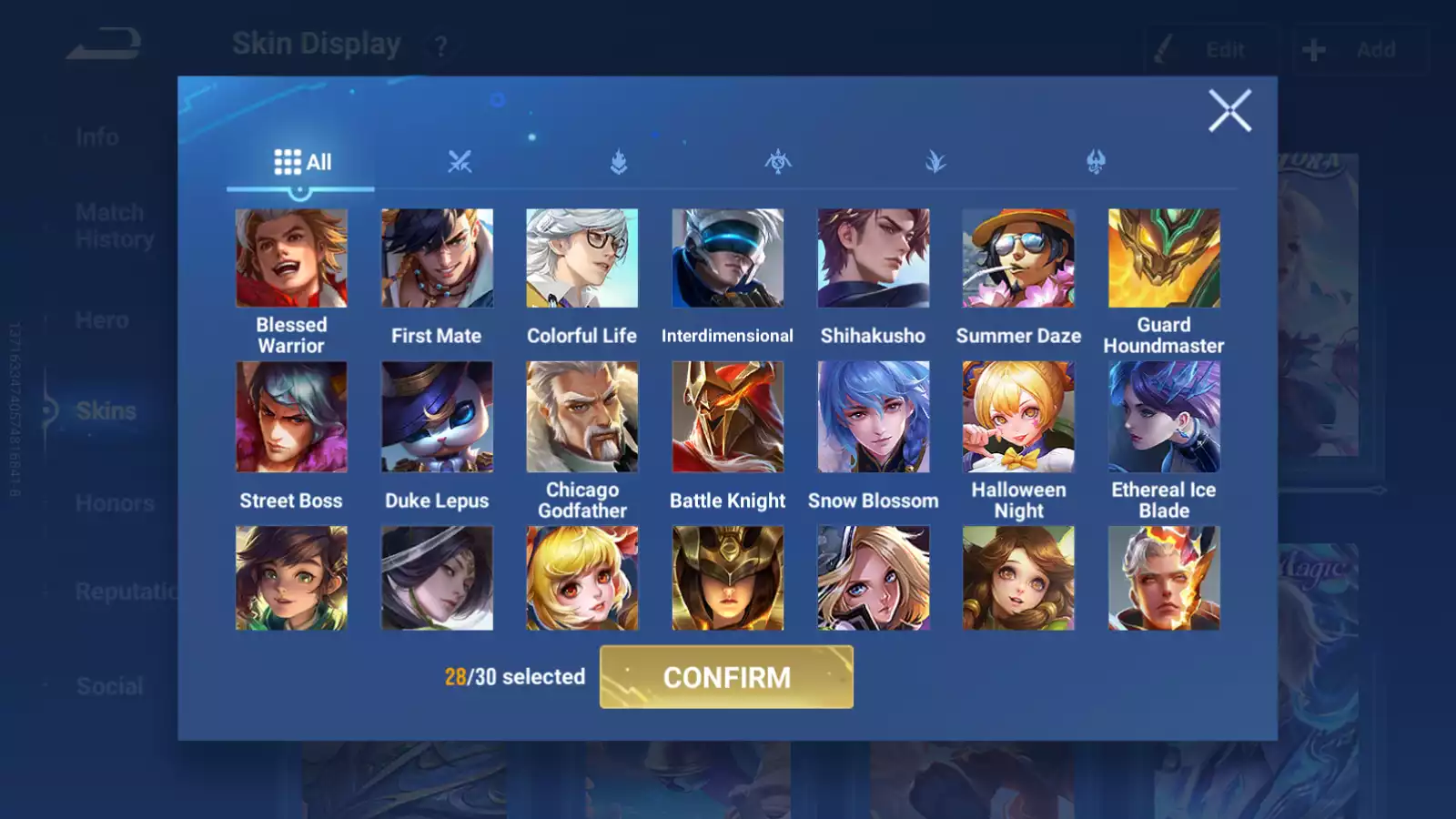Switch to the All tab
The width and height of the screenshot is (1456, 819).
300,161
